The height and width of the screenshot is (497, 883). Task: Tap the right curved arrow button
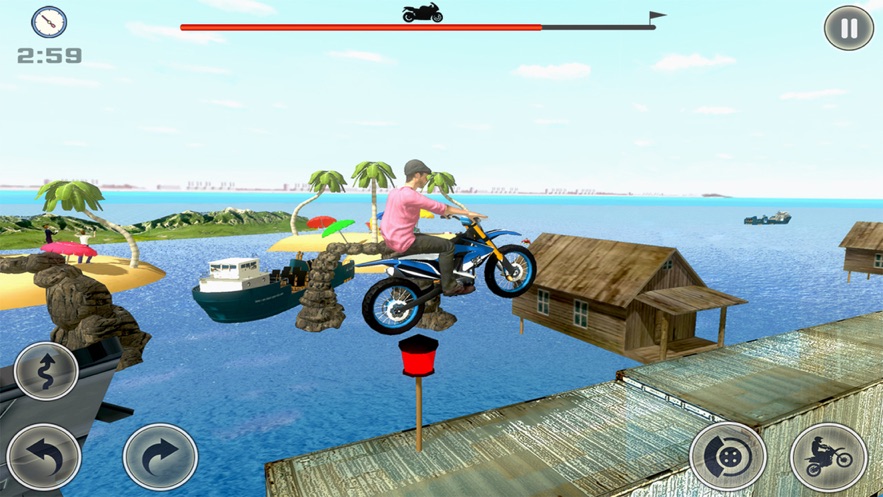click(x=159, y=456)
